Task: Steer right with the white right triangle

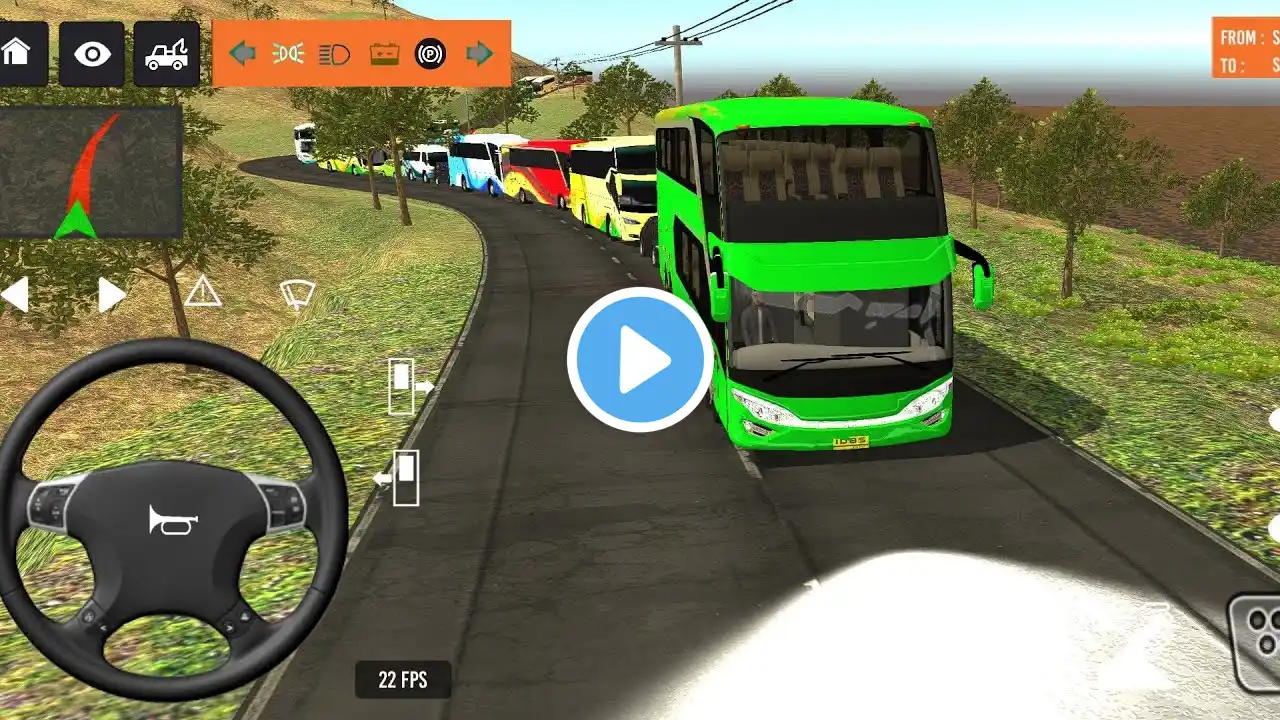Action: click(x=111, y=295)
